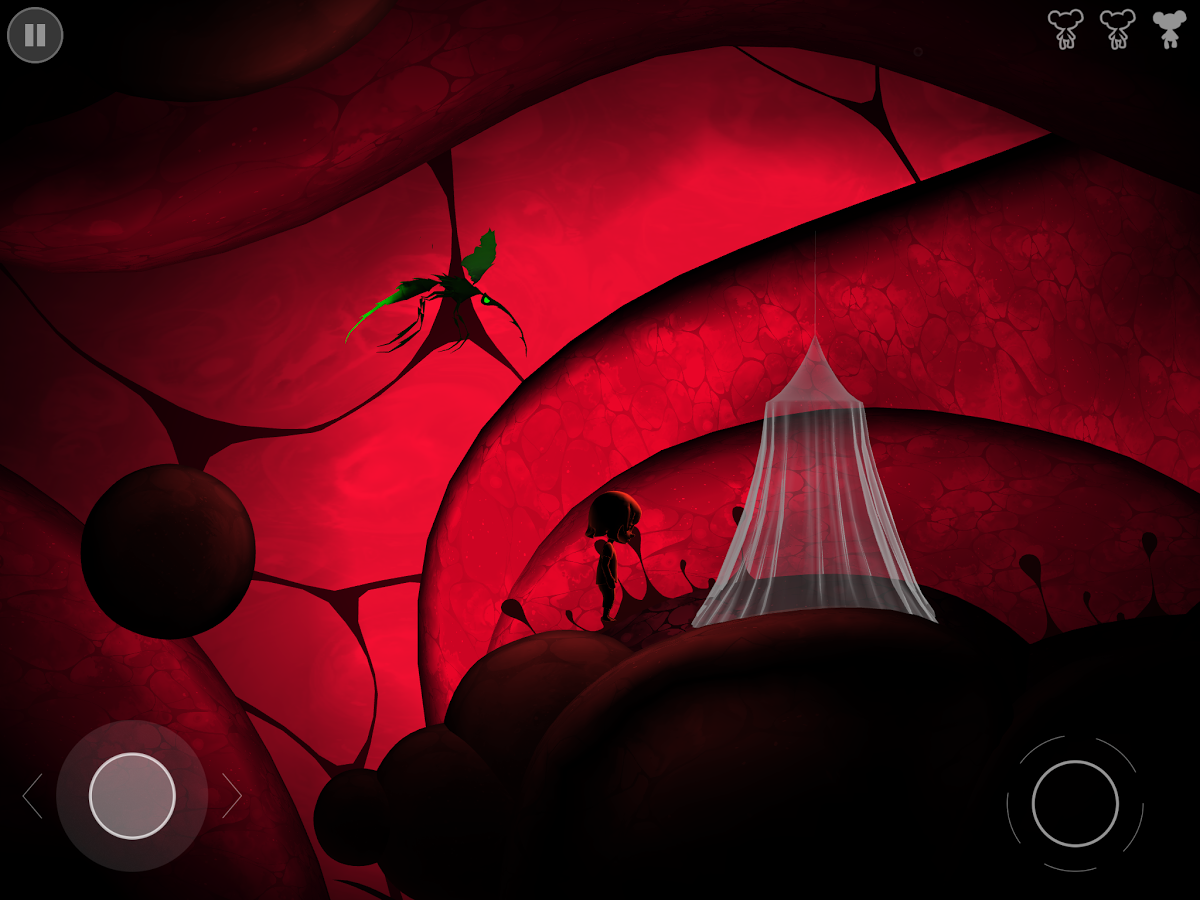The width and height of the screenshot is (1200, 900).
Task: Move left using the left arrow
Action: coord(32,796)
